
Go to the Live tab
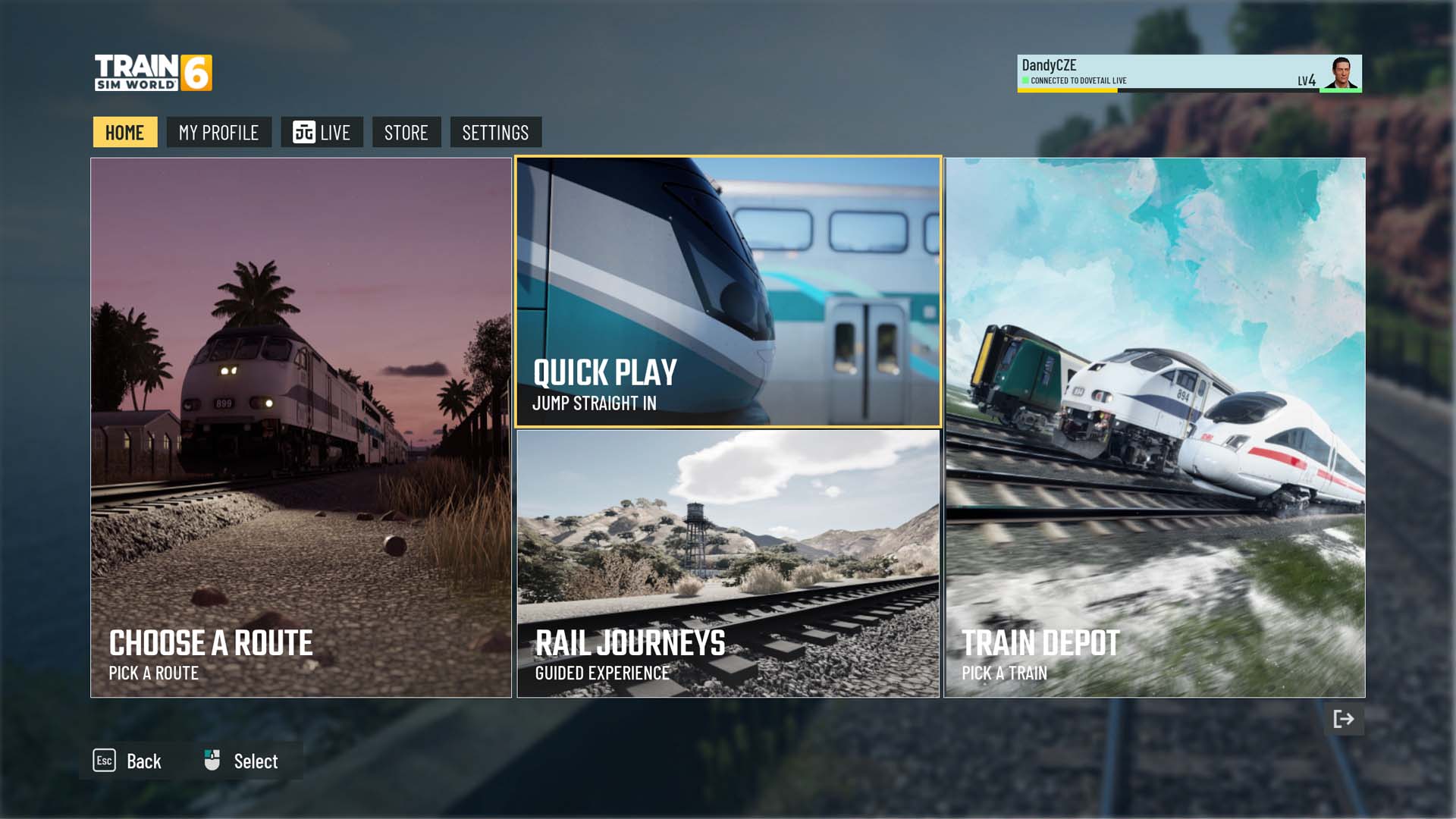point(322,133)
